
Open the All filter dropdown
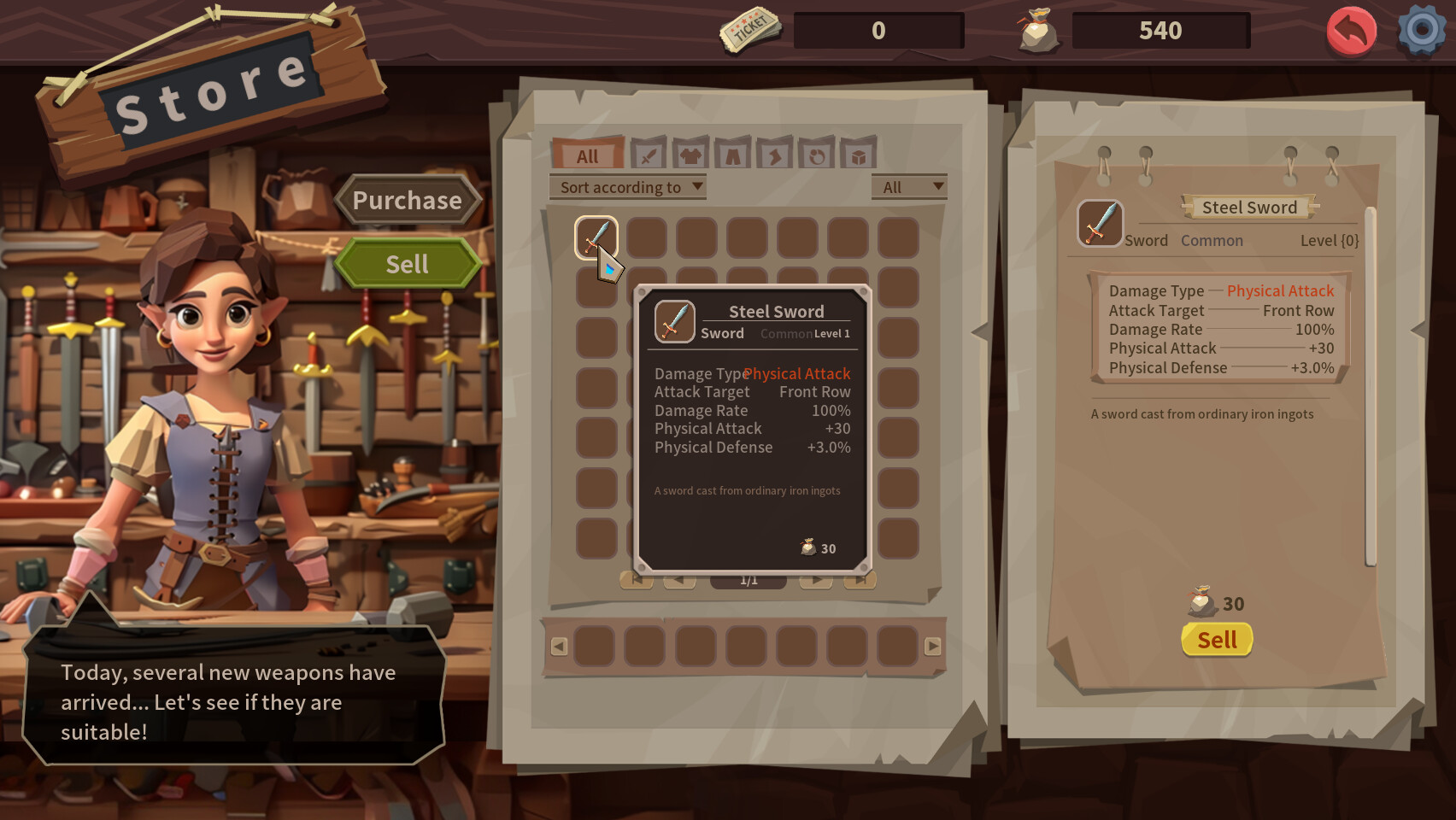tap(908, 186)
